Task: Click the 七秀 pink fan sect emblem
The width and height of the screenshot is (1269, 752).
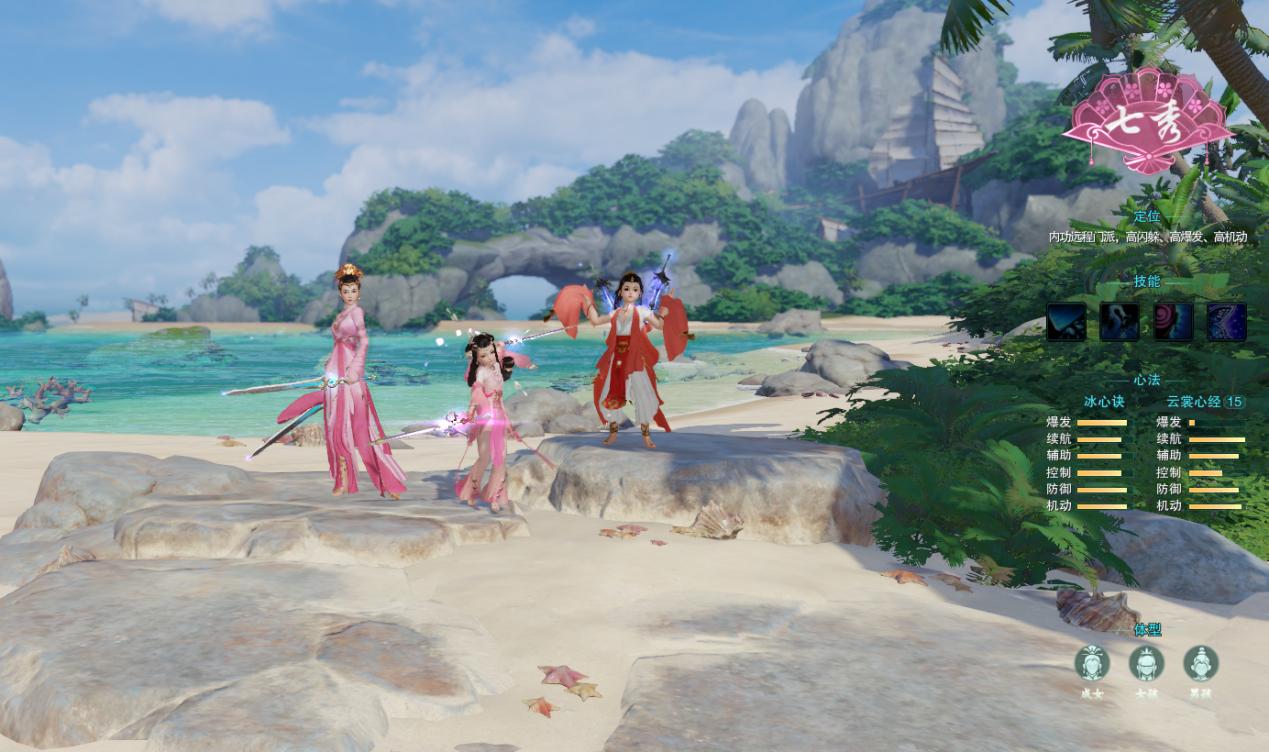Action: (1147, 122)
